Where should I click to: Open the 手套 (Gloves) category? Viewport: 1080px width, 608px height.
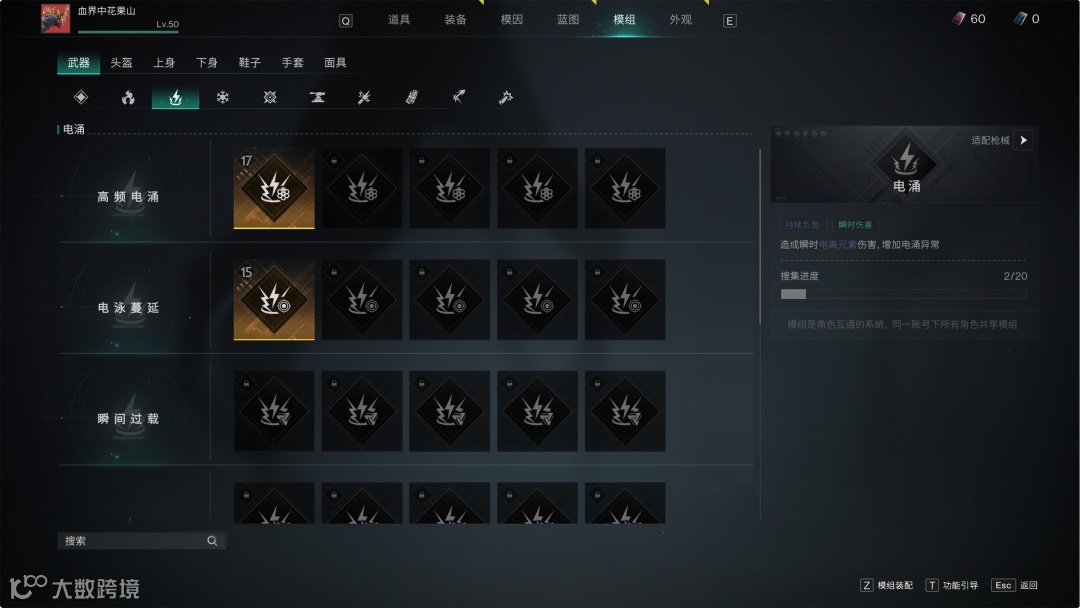292,63
